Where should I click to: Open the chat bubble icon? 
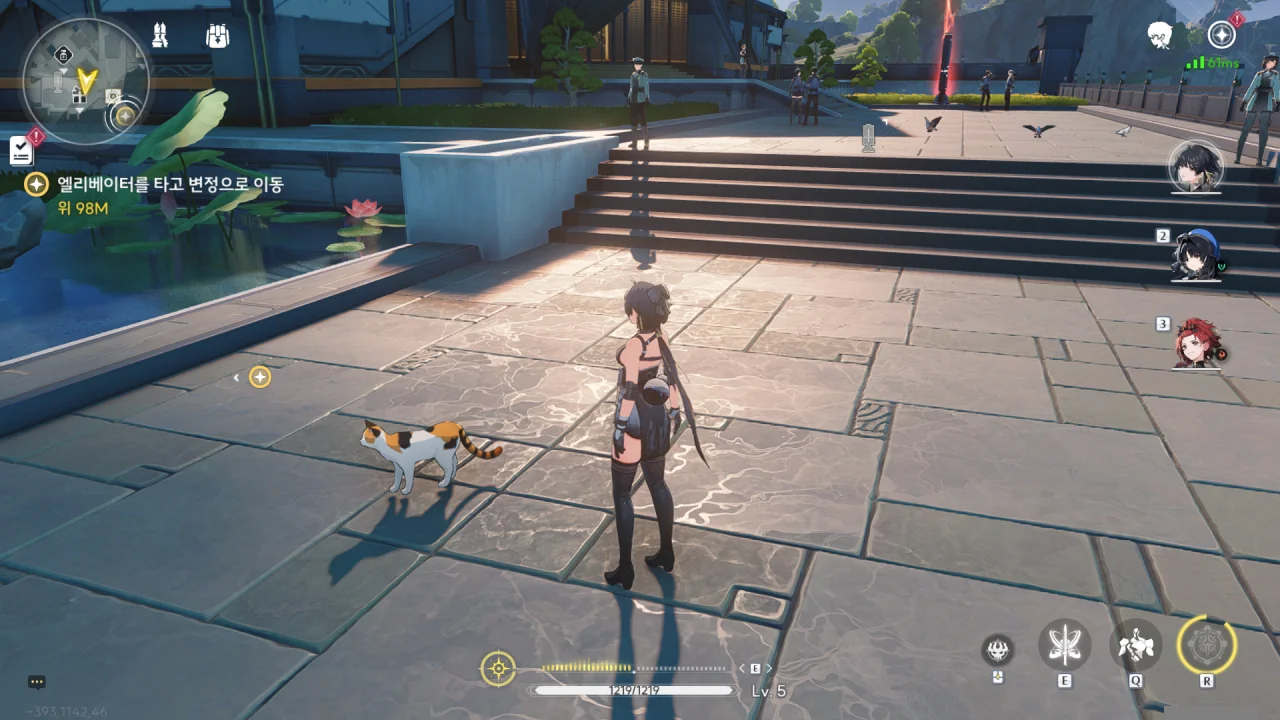(37, 682)
